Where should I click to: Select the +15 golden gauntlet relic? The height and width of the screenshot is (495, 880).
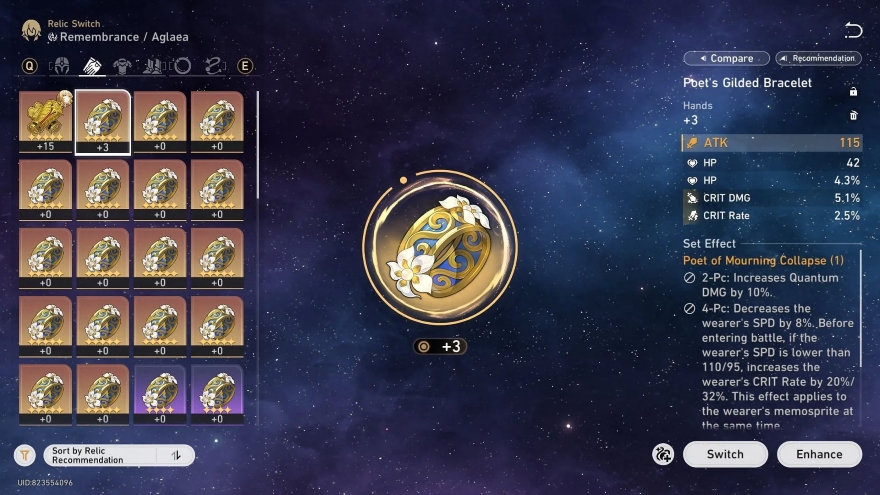[45, 122]
